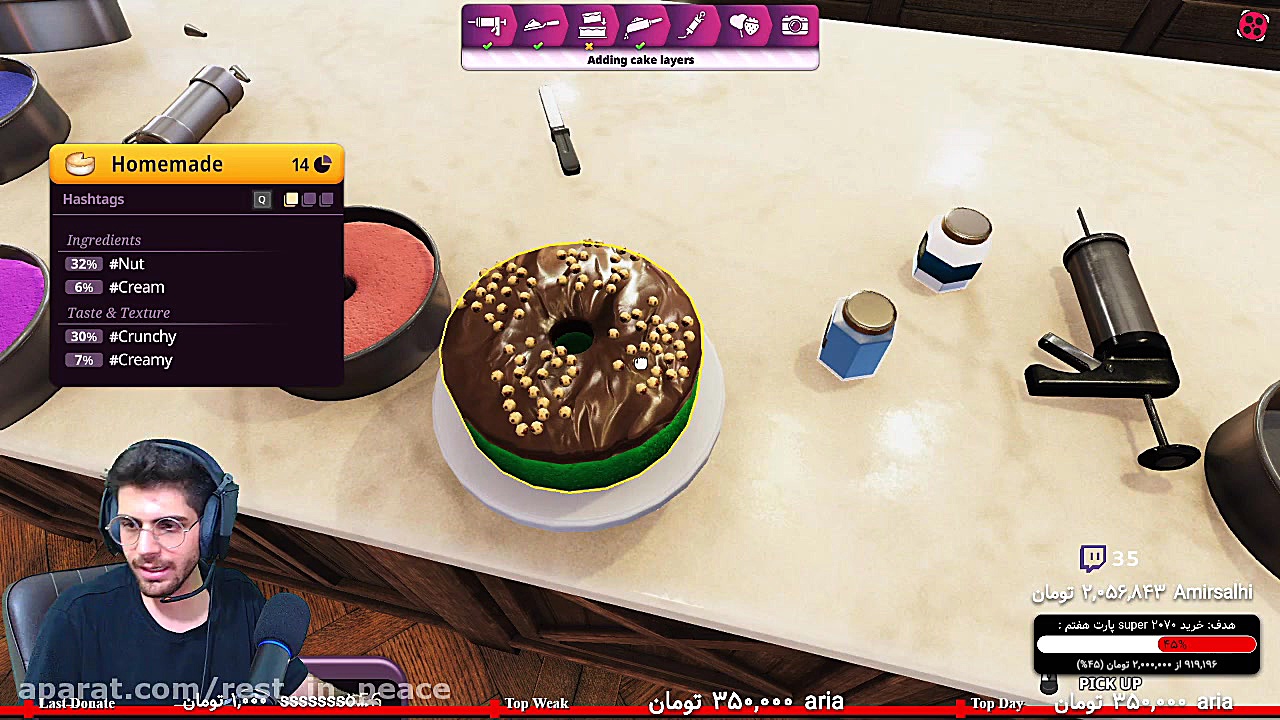This screenshot has height=720, width=1280.
Task: Enable the first hashtag card style swatch
Action: point(290,199)
